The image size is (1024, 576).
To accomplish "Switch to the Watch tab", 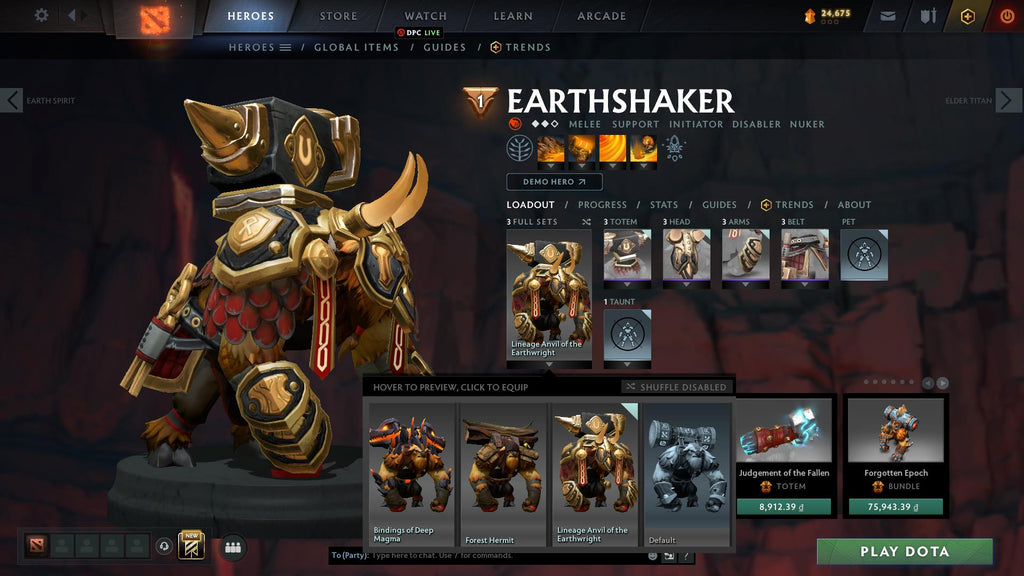I will tap(425, 16).
